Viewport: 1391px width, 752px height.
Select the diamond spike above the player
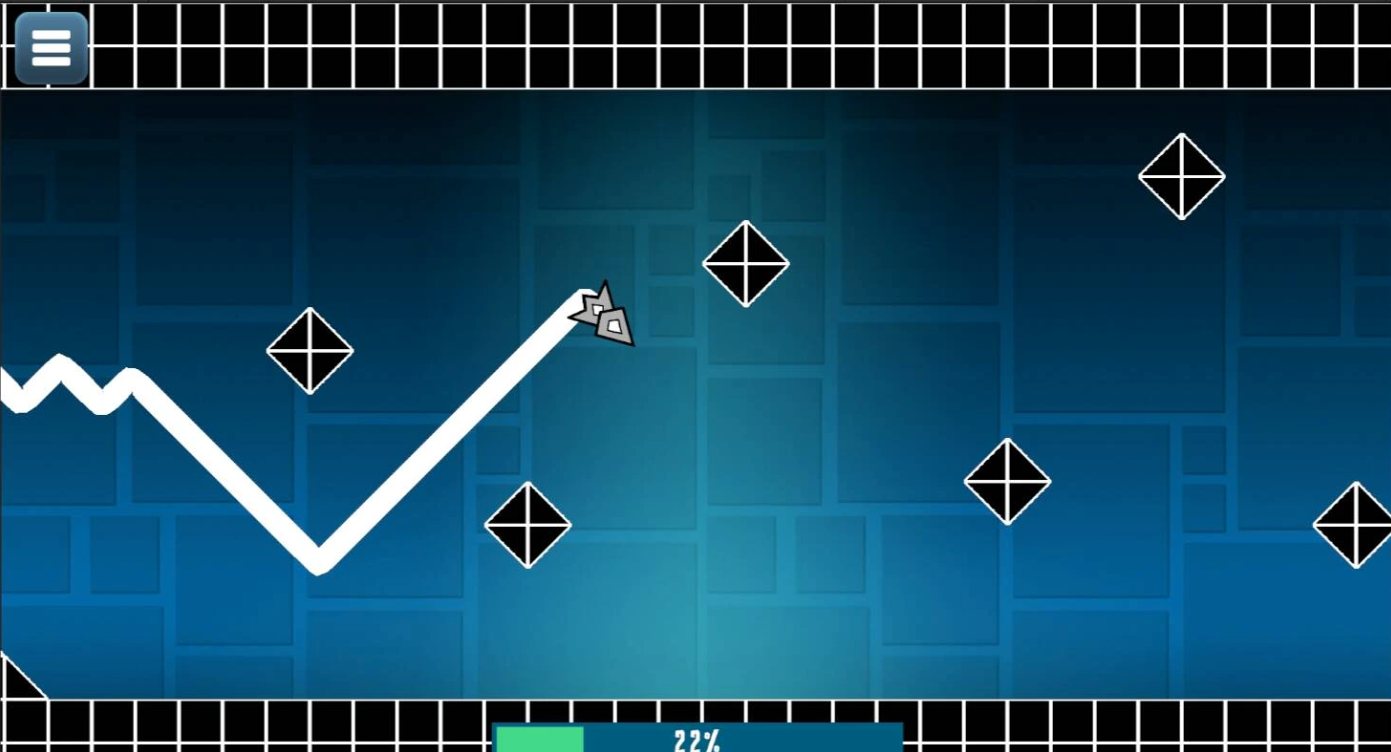click(746, 263)
